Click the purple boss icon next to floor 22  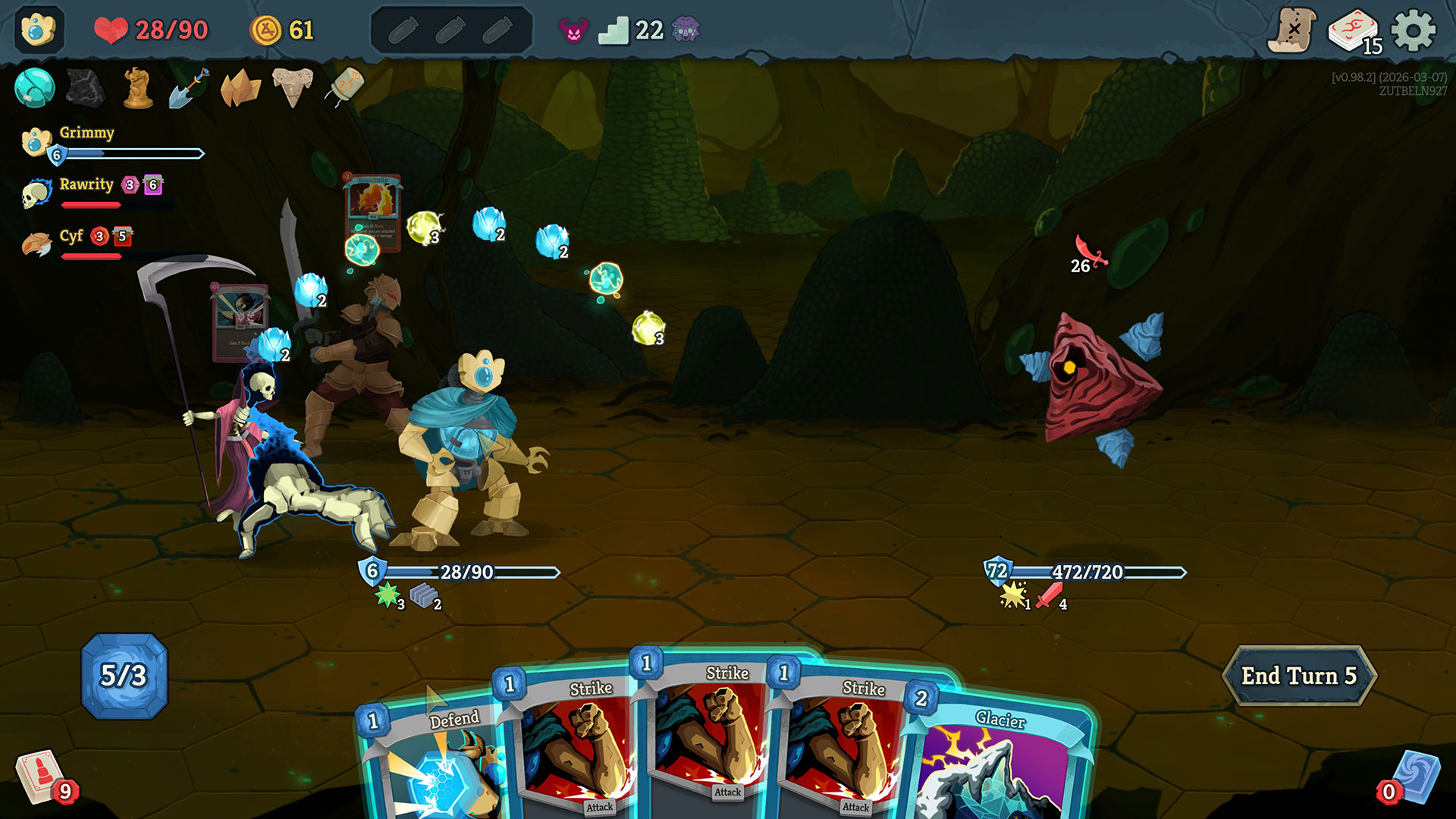coord(686,30)
